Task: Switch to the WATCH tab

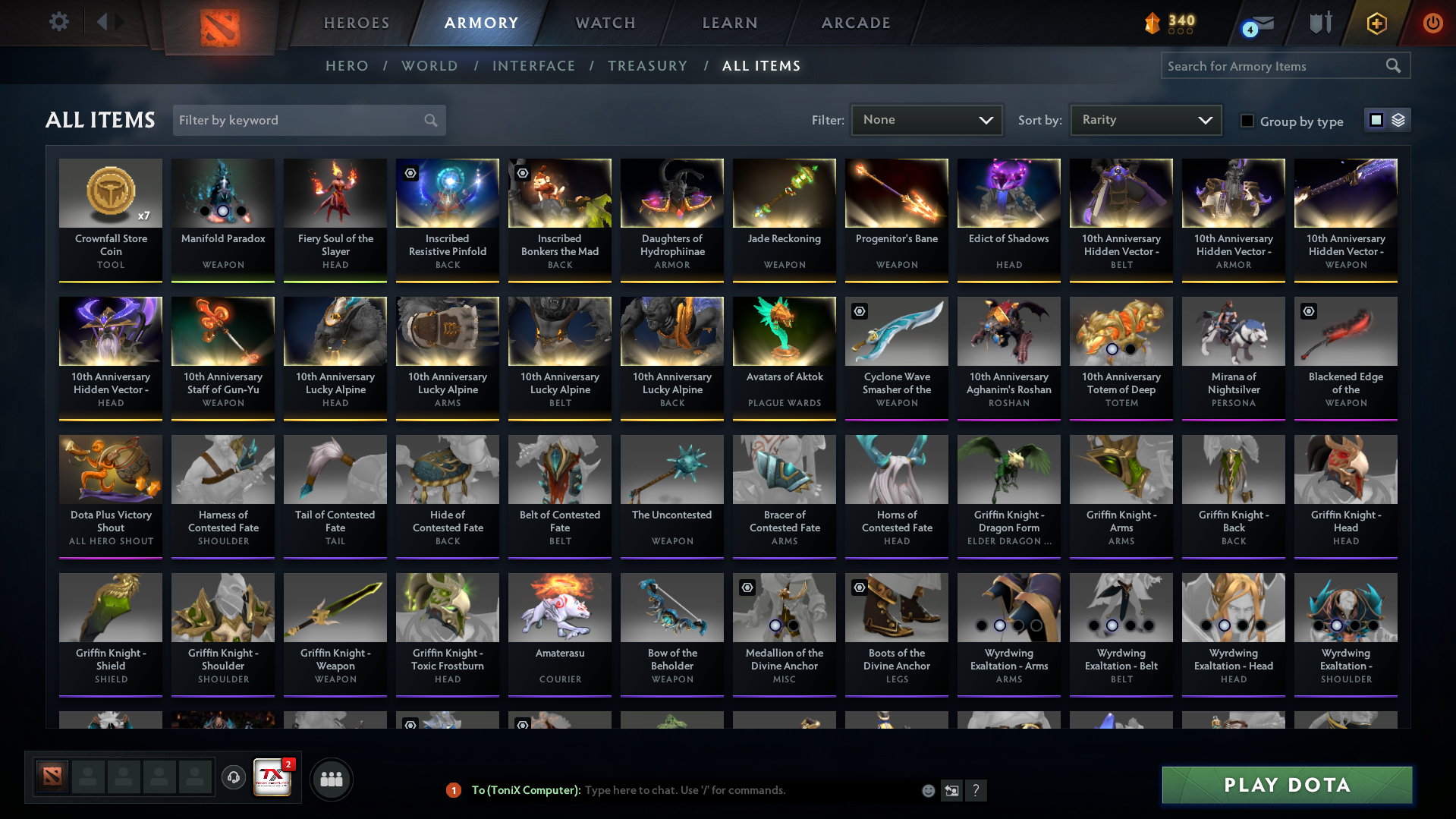Action: [x=605, y=23]
